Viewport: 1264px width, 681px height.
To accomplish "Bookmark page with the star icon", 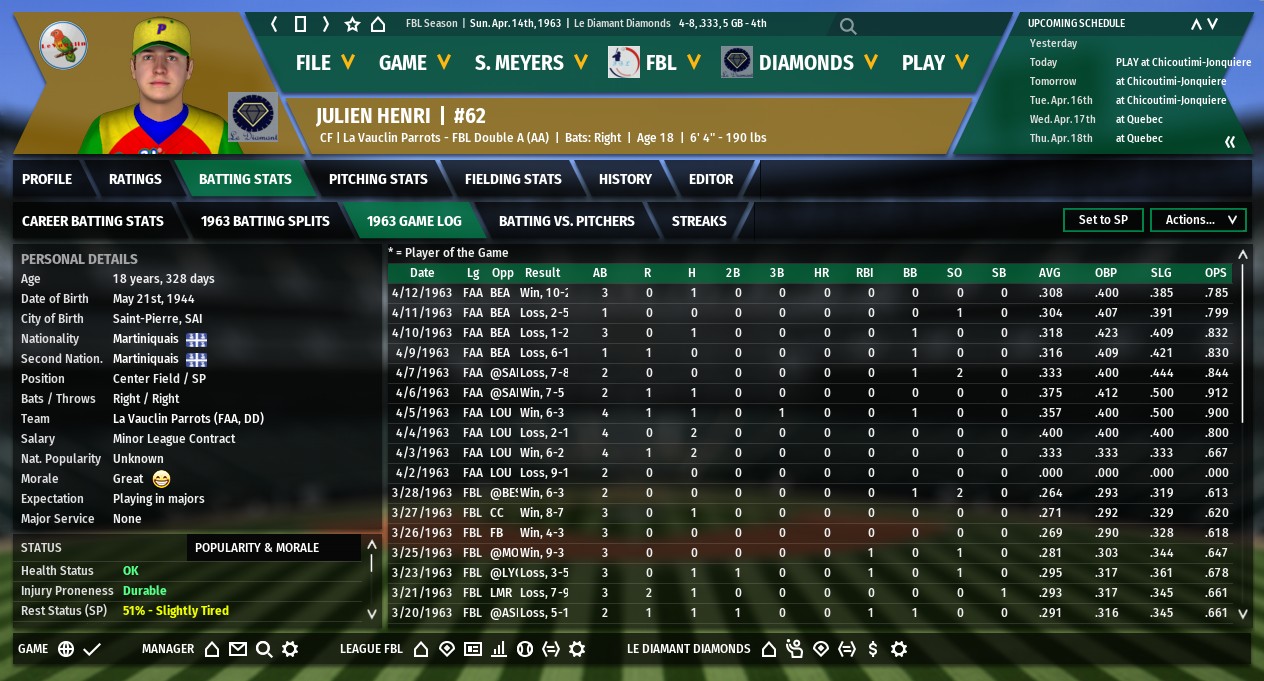I will point(352,24).
